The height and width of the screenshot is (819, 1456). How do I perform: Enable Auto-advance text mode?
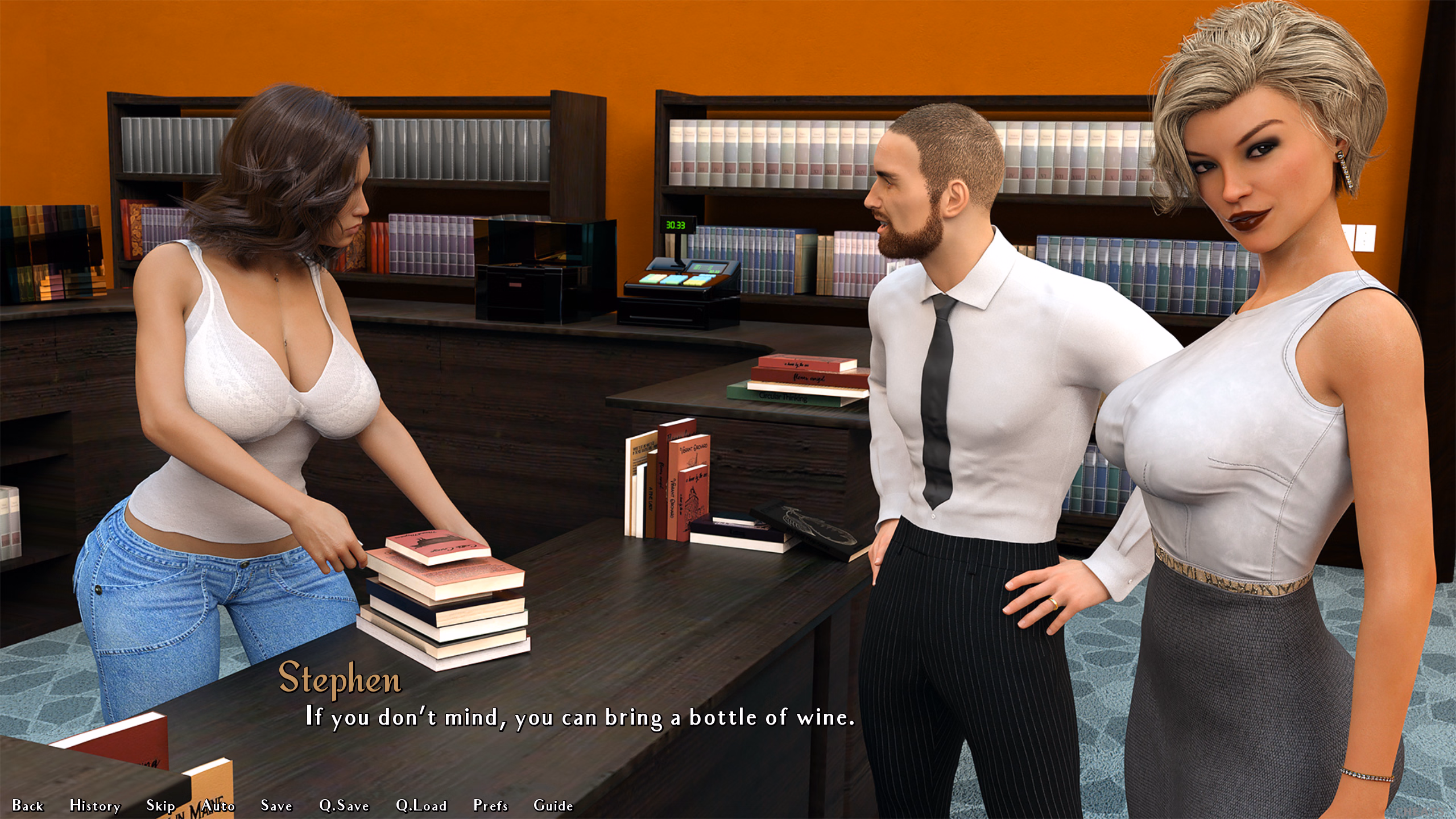pos(218,805)
